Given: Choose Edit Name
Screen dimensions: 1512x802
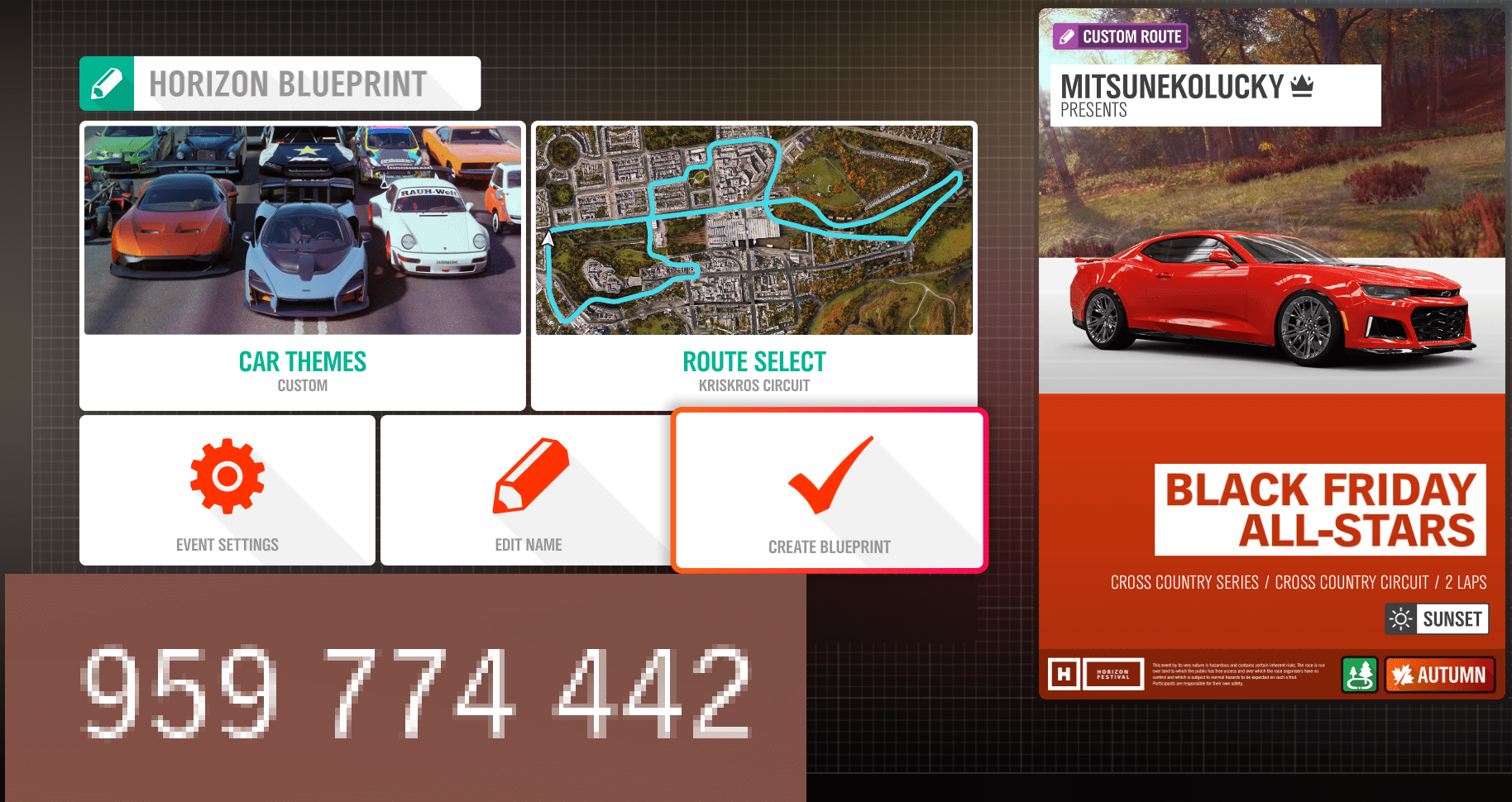Looking at the screenshot, I should 528,490.
